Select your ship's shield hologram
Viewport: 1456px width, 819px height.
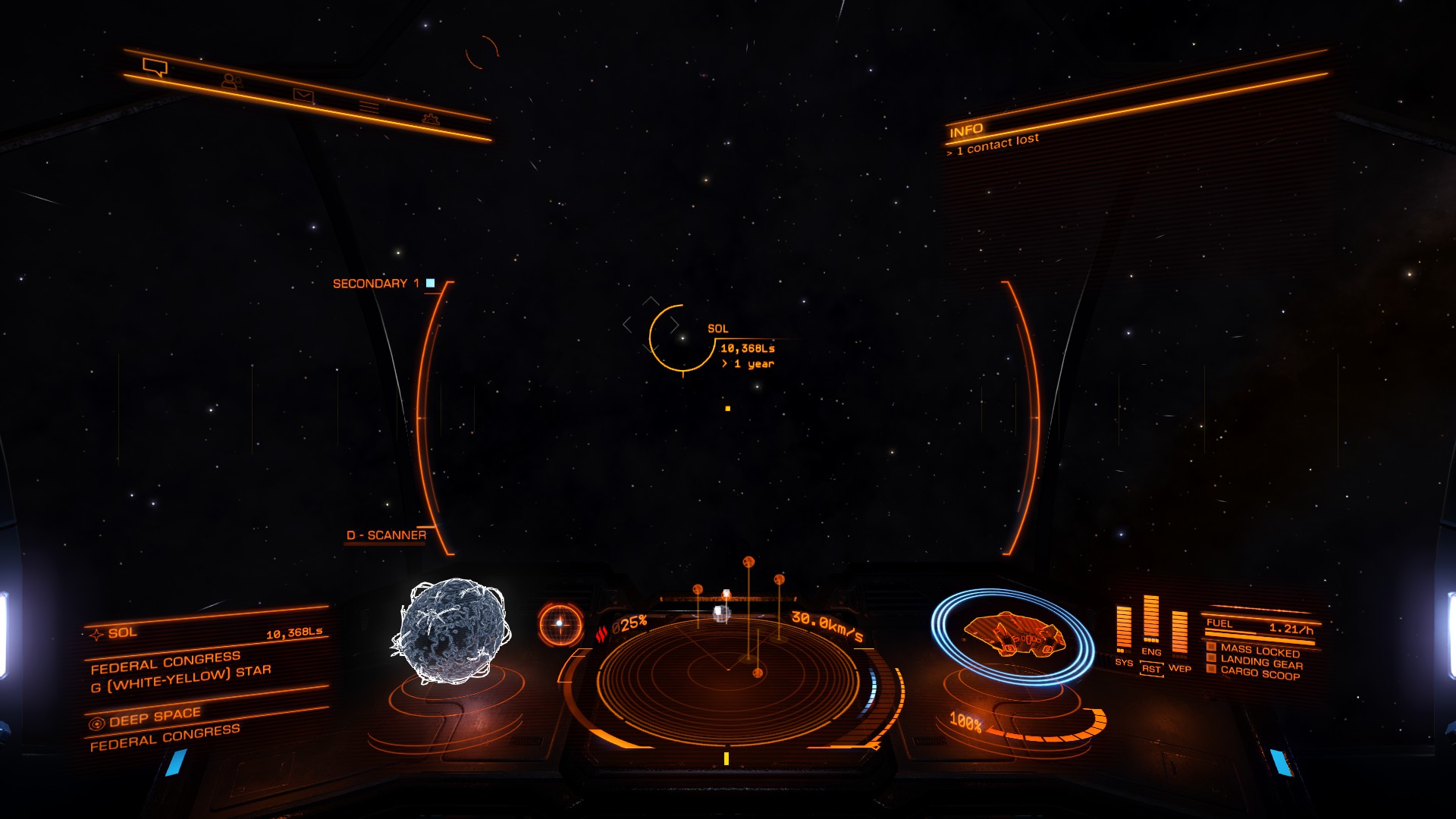tap(1012, 634)
